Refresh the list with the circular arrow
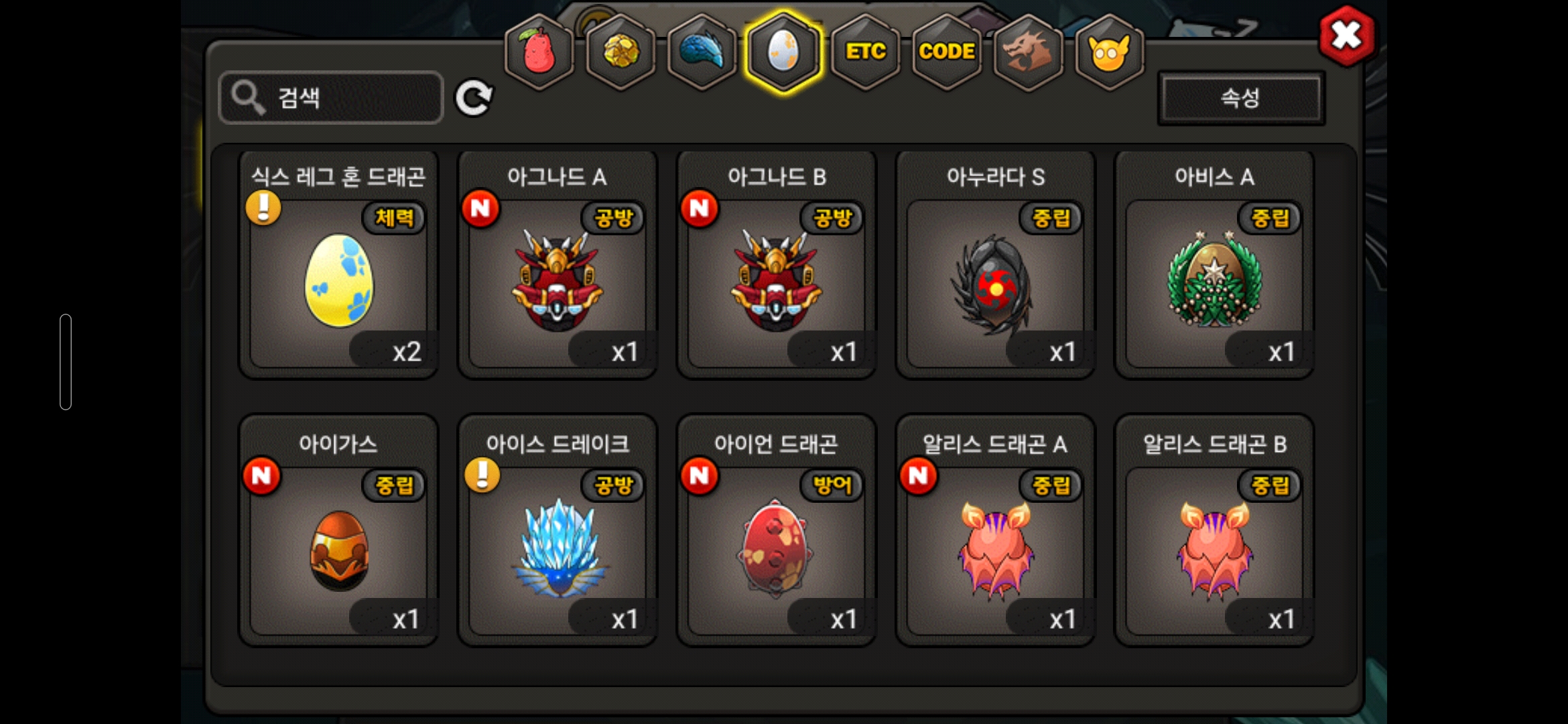Image resolution: width=1568 pixels, height=724 pixels. click(x=474, y=99)
